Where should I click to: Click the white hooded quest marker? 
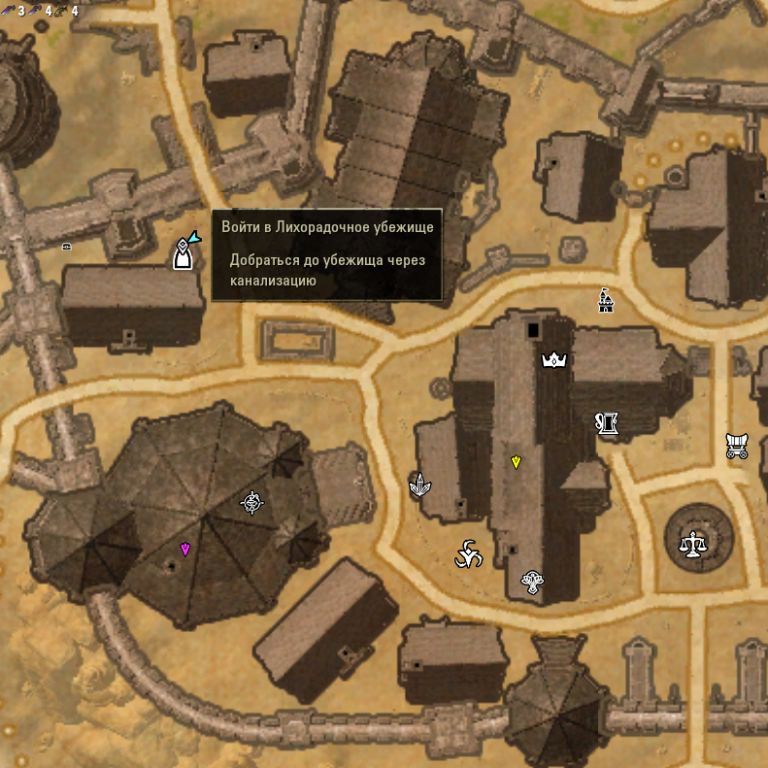pos(182,255)
